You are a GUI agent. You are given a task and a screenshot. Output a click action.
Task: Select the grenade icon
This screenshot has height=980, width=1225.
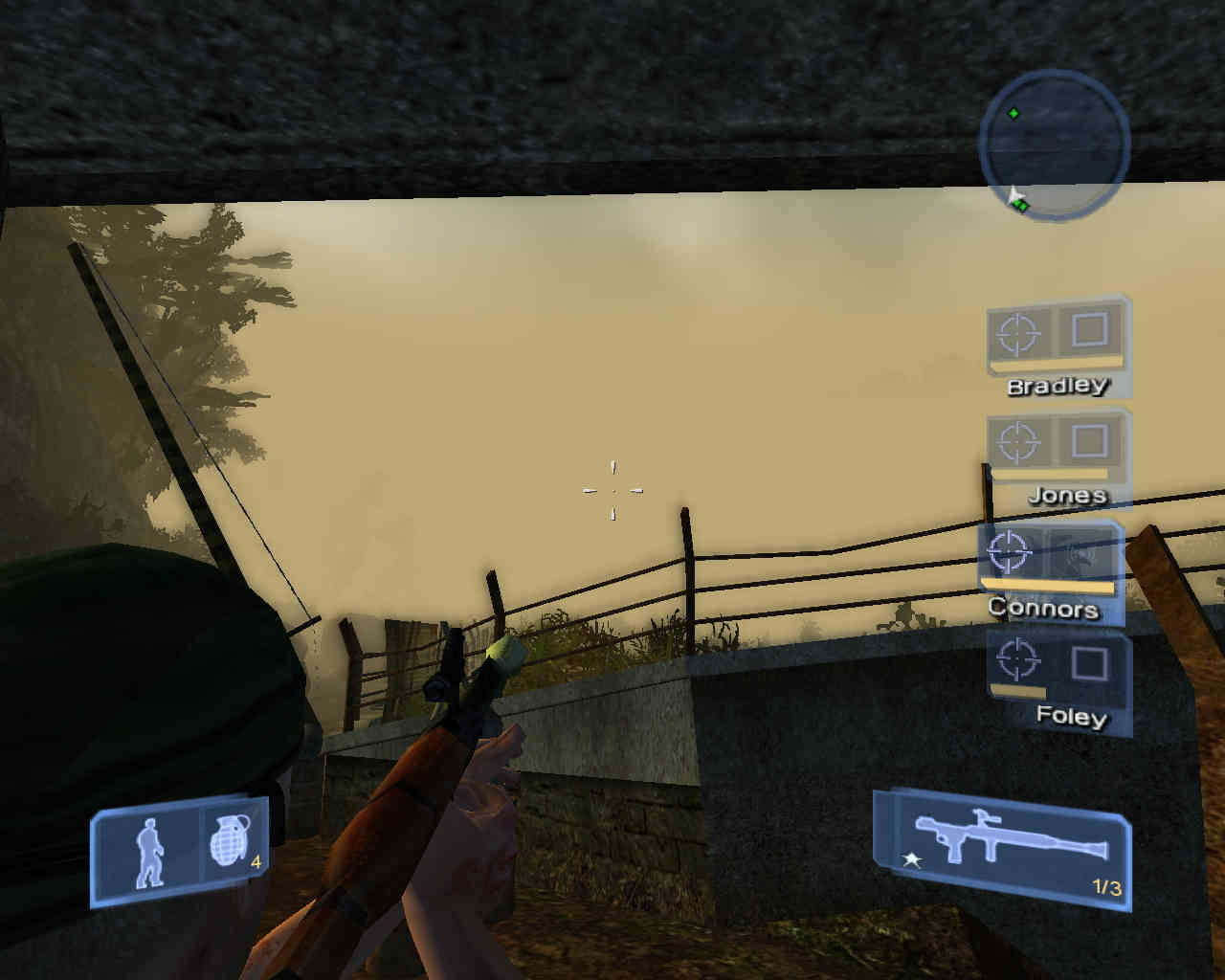point(231,846)
